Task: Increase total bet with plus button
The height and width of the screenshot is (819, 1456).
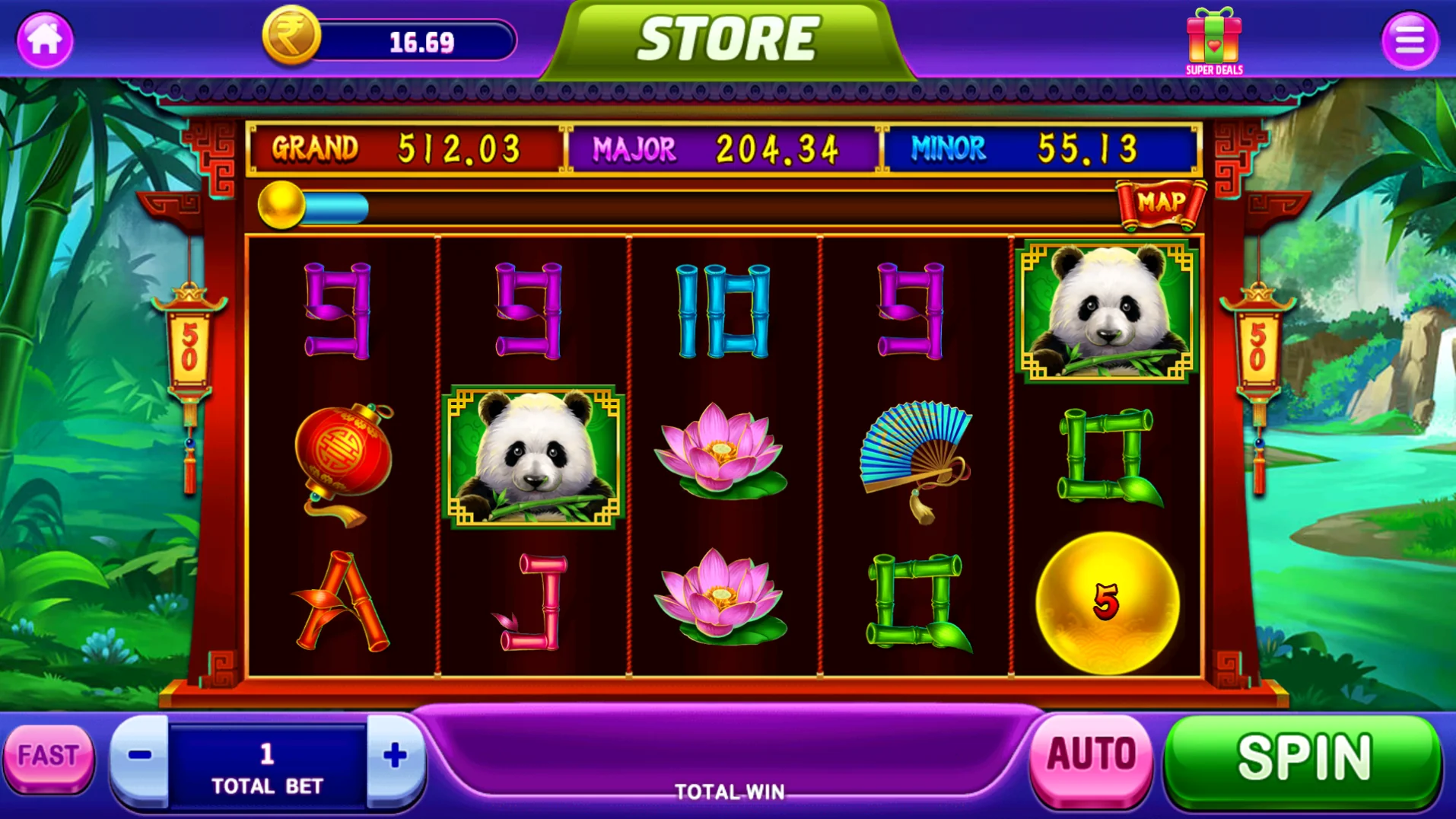Action: point(395,756)
